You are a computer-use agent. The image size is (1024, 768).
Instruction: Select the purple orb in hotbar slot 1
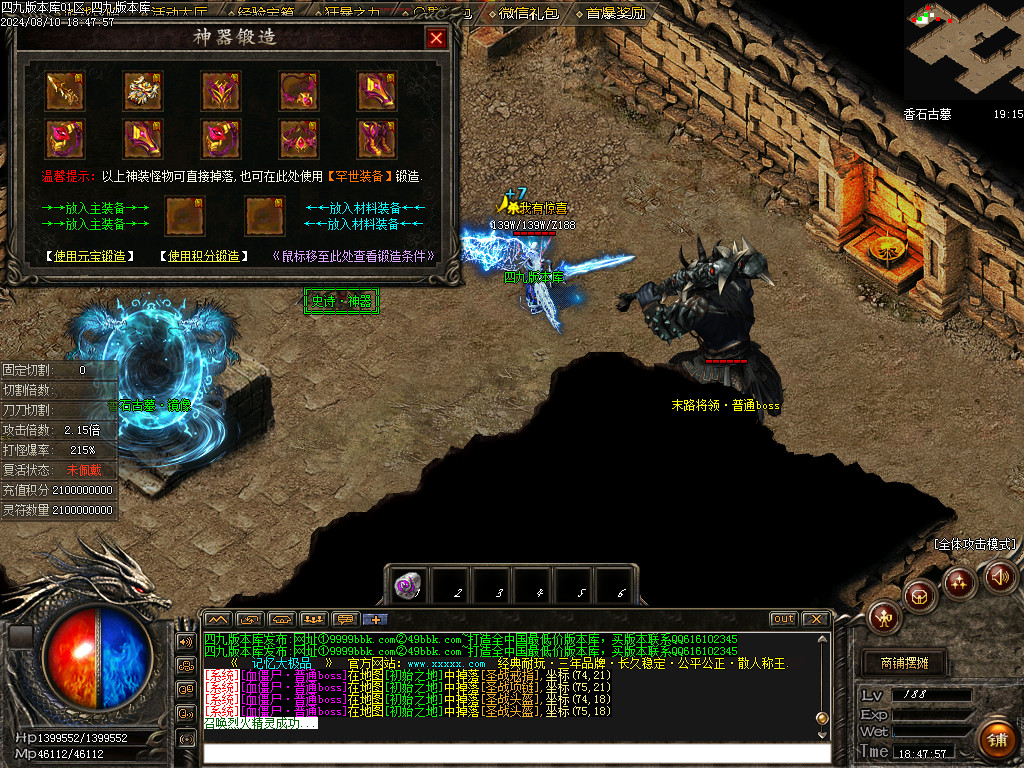click(406, 587)
